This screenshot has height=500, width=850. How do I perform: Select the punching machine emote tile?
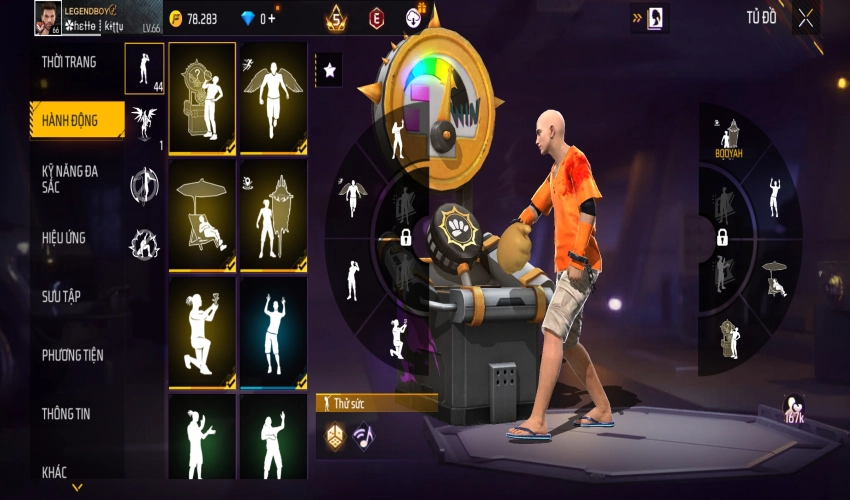[x=202, y=98]
